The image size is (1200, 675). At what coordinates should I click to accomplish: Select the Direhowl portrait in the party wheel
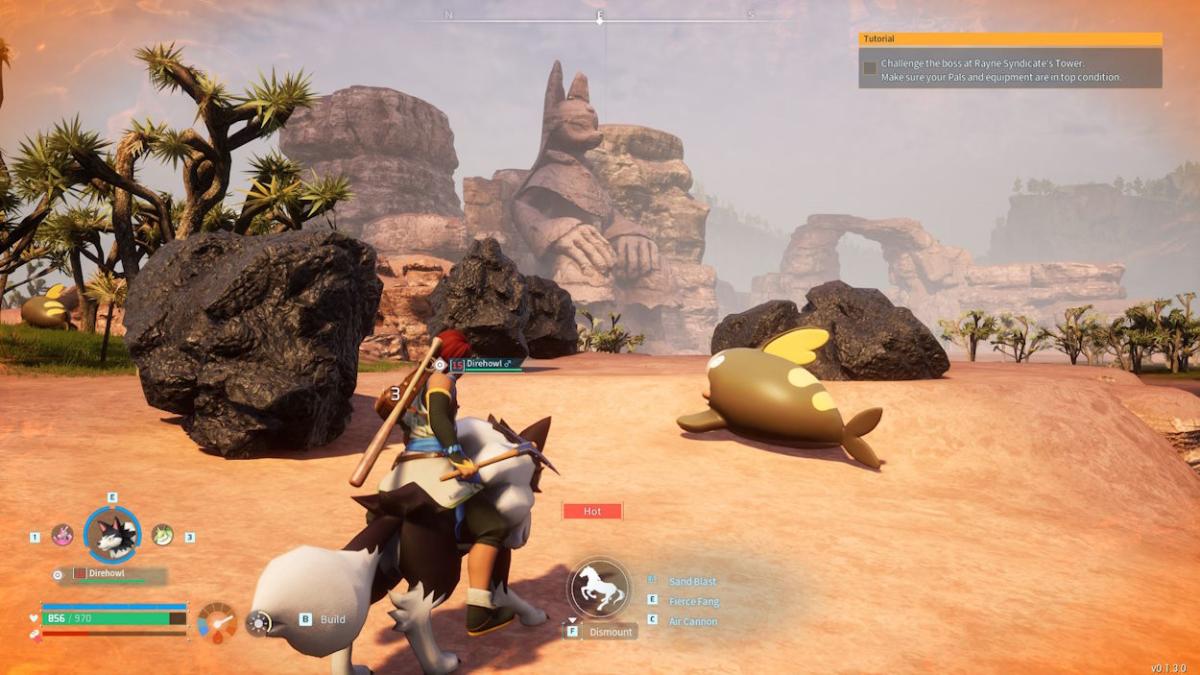coord(112,536)
